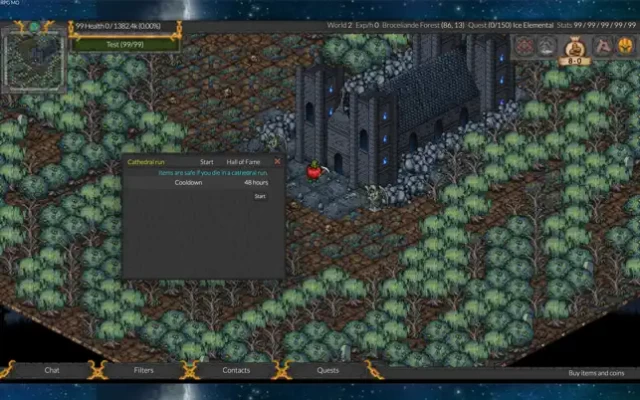Select the Start tab in the window header

(x=207, y=161)
